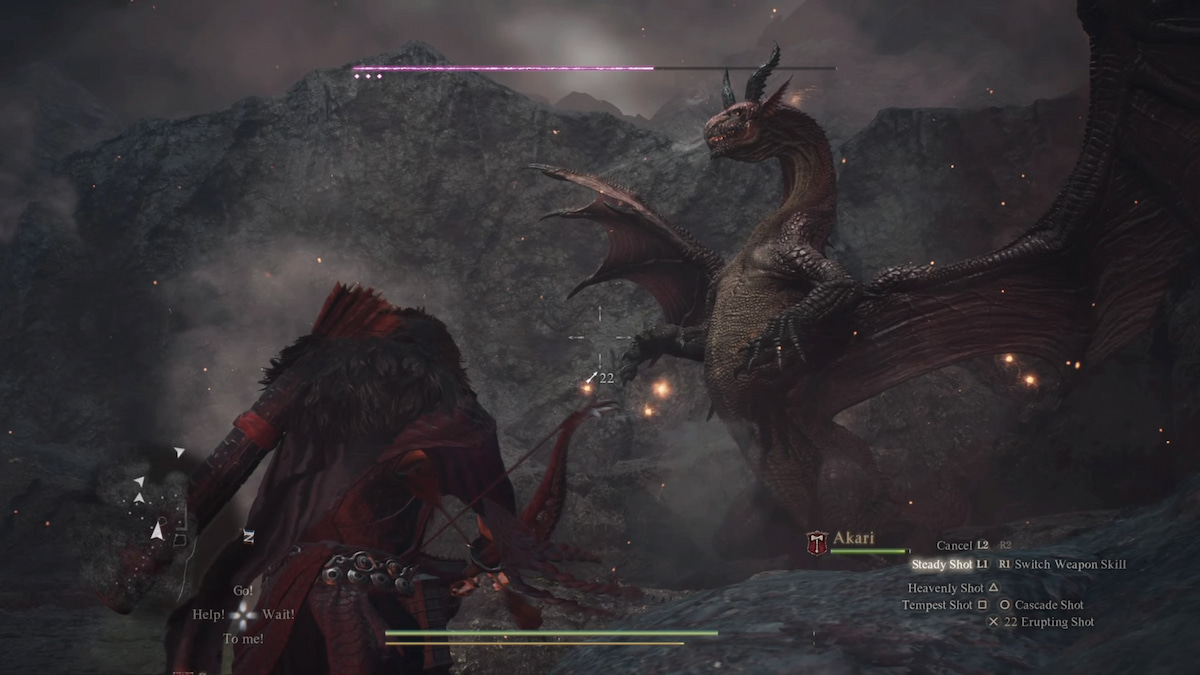Screen dimensions: 1200x675
Task: Choose the Heavenly Shot skill
Action: [x=945, y=588]
